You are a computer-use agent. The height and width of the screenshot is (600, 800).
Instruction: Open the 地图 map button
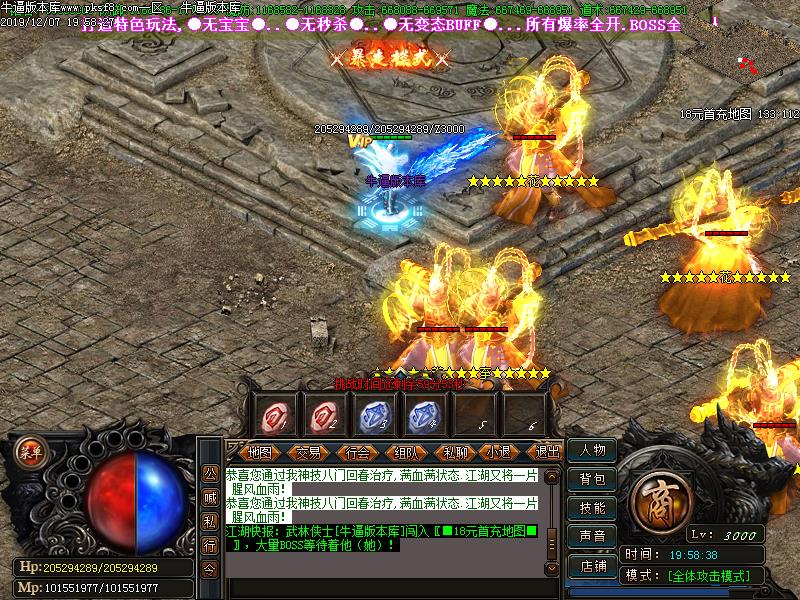259,452
